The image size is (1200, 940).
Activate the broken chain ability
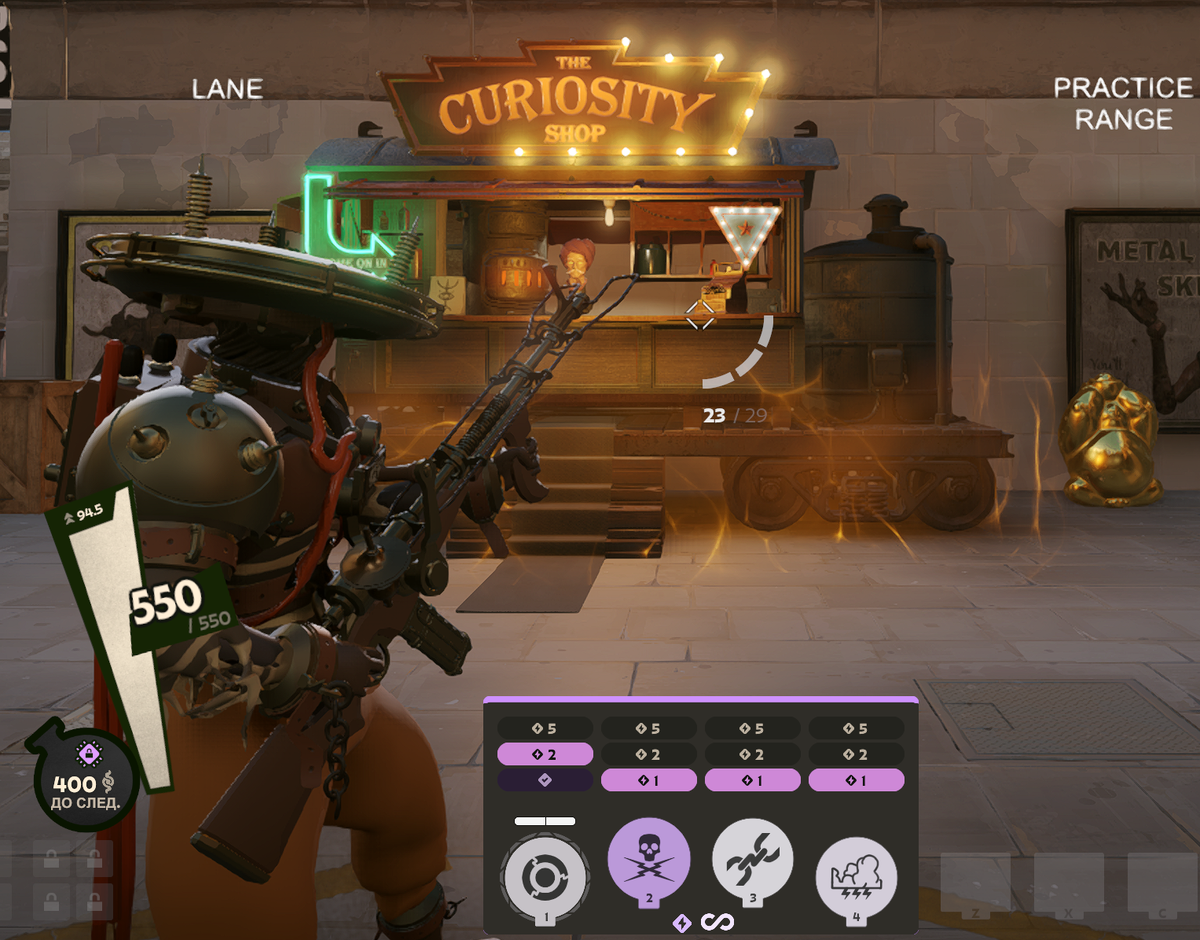point(752,860)
